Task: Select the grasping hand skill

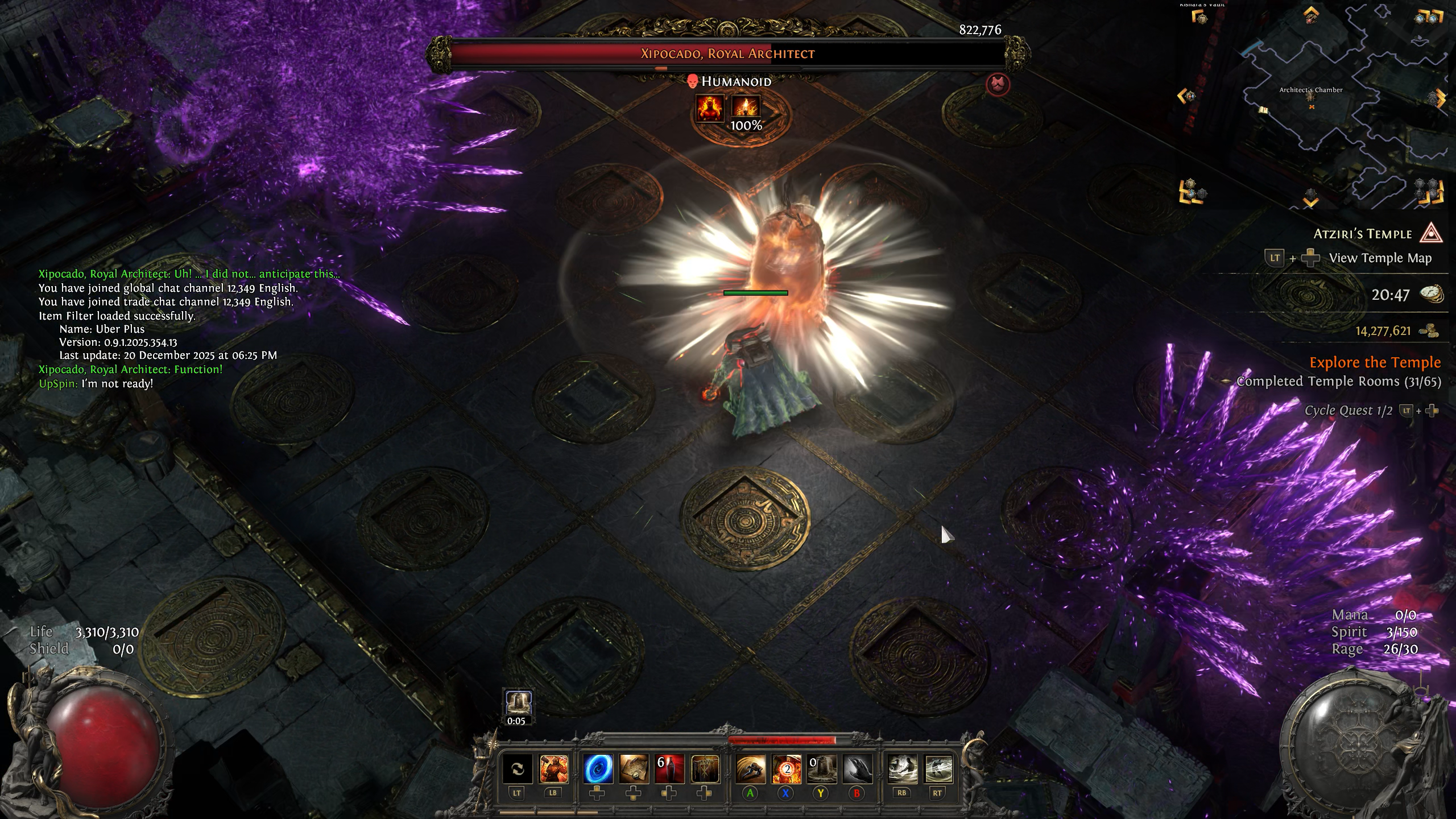Action: coord(857,769)
